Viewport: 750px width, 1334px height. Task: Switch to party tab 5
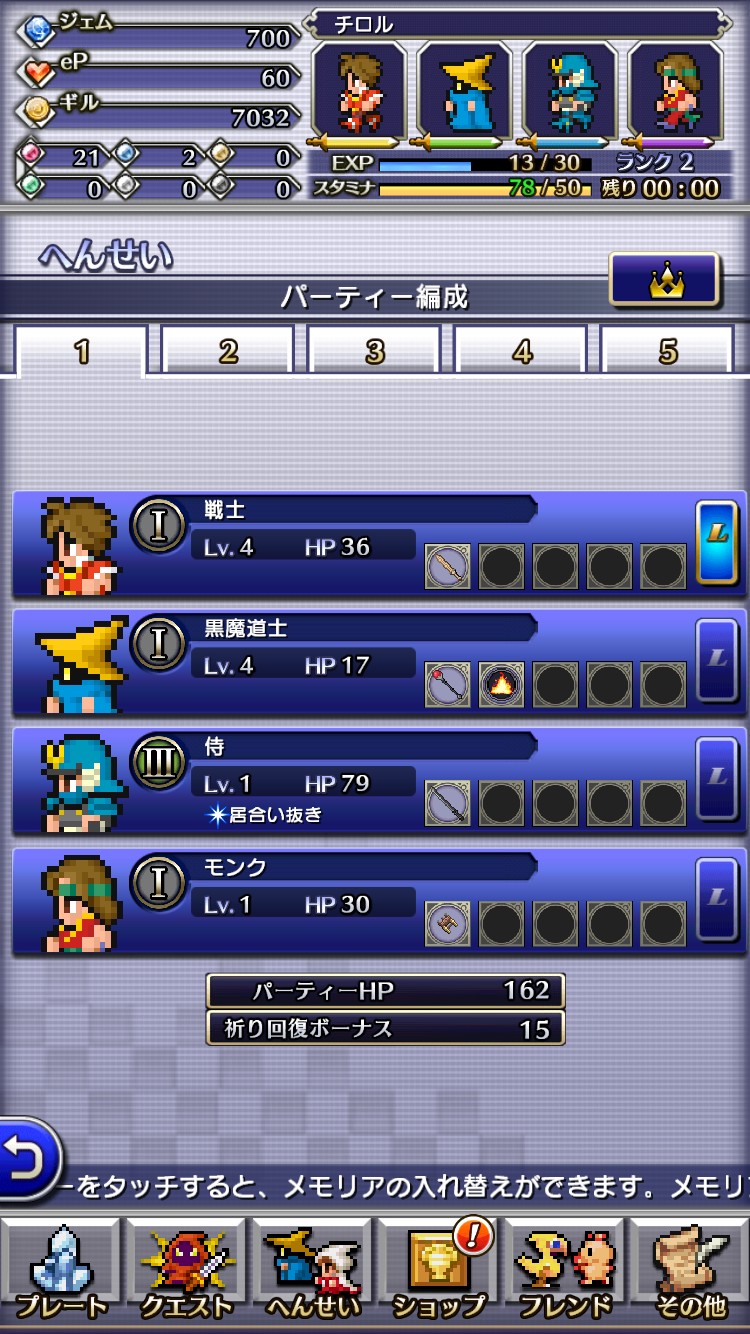point(667,351)
